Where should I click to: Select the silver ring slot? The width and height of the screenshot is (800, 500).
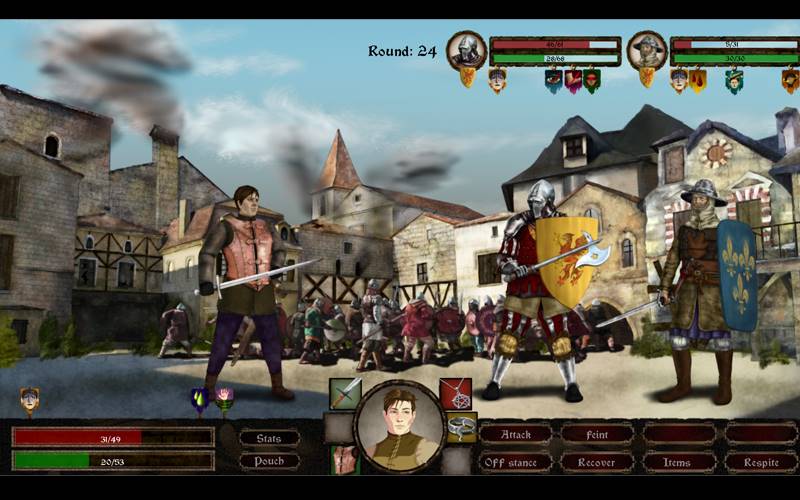[x=461, y=427]
